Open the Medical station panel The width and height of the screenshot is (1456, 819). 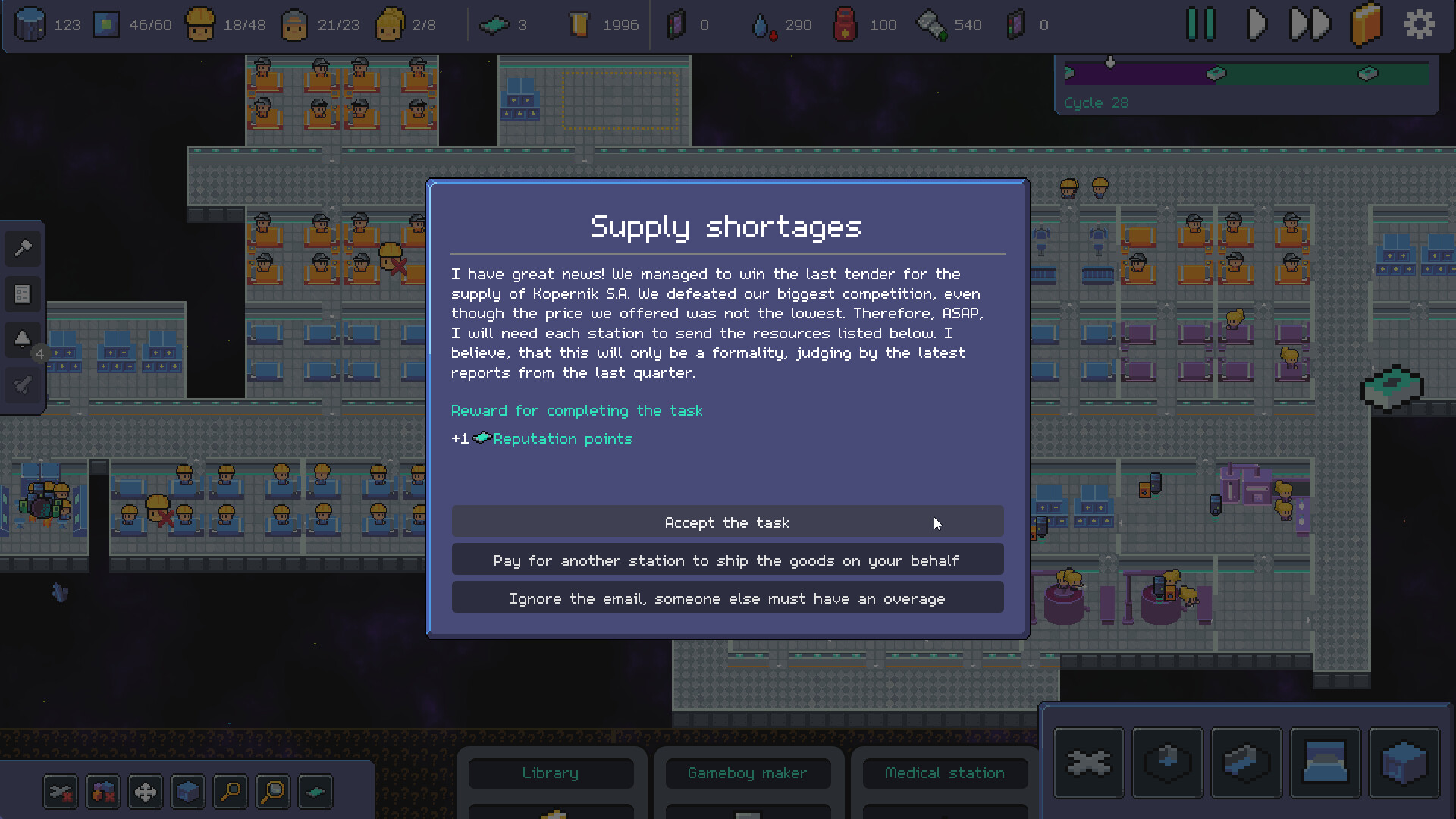(x=944, y=773)
